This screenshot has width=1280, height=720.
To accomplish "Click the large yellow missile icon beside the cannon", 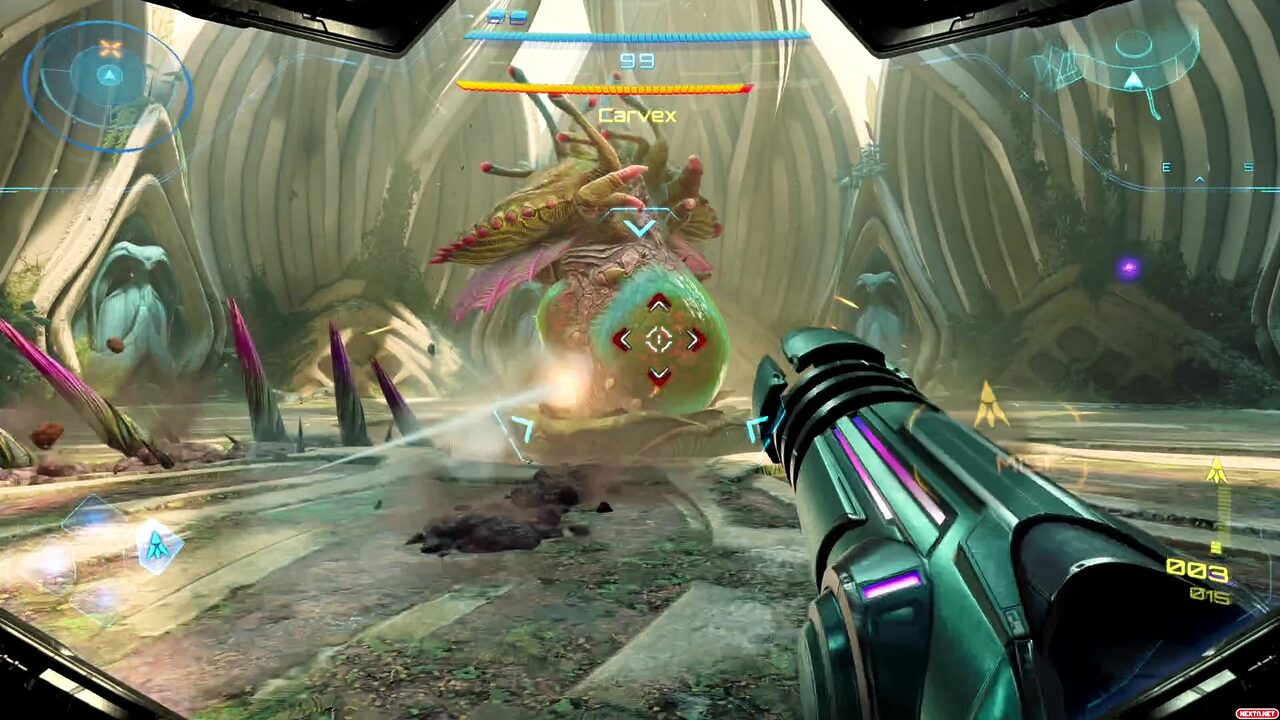I will point(990,404).
